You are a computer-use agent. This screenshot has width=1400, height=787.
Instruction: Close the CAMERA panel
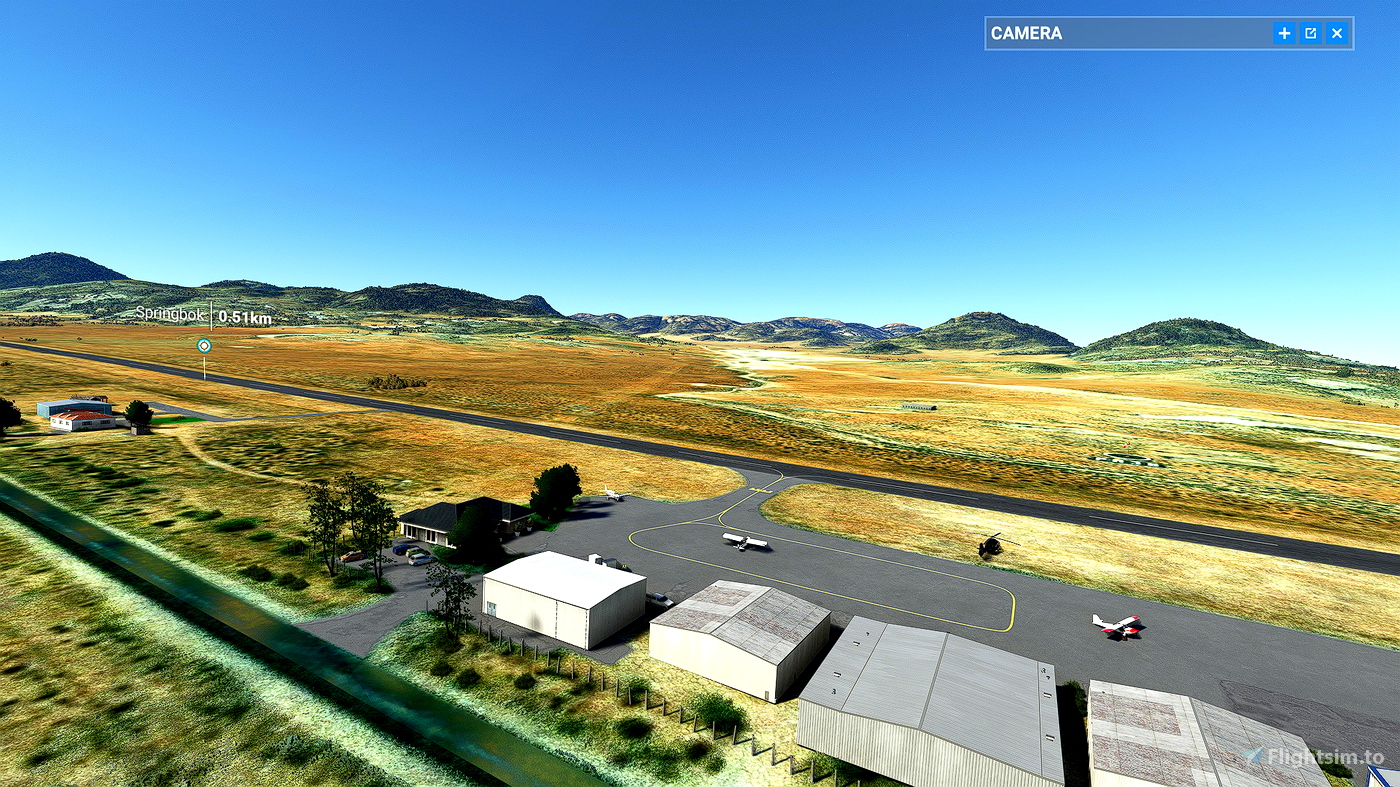click(x=1336, y=33)
